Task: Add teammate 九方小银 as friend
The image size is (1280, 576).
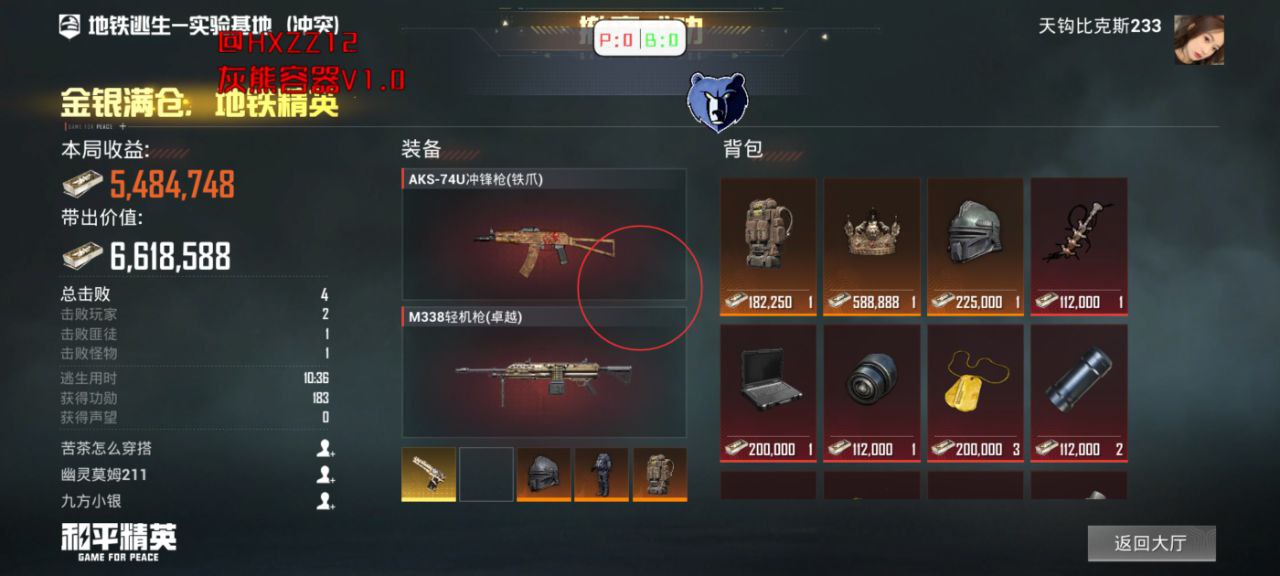Action: click(x=324, y=501)
